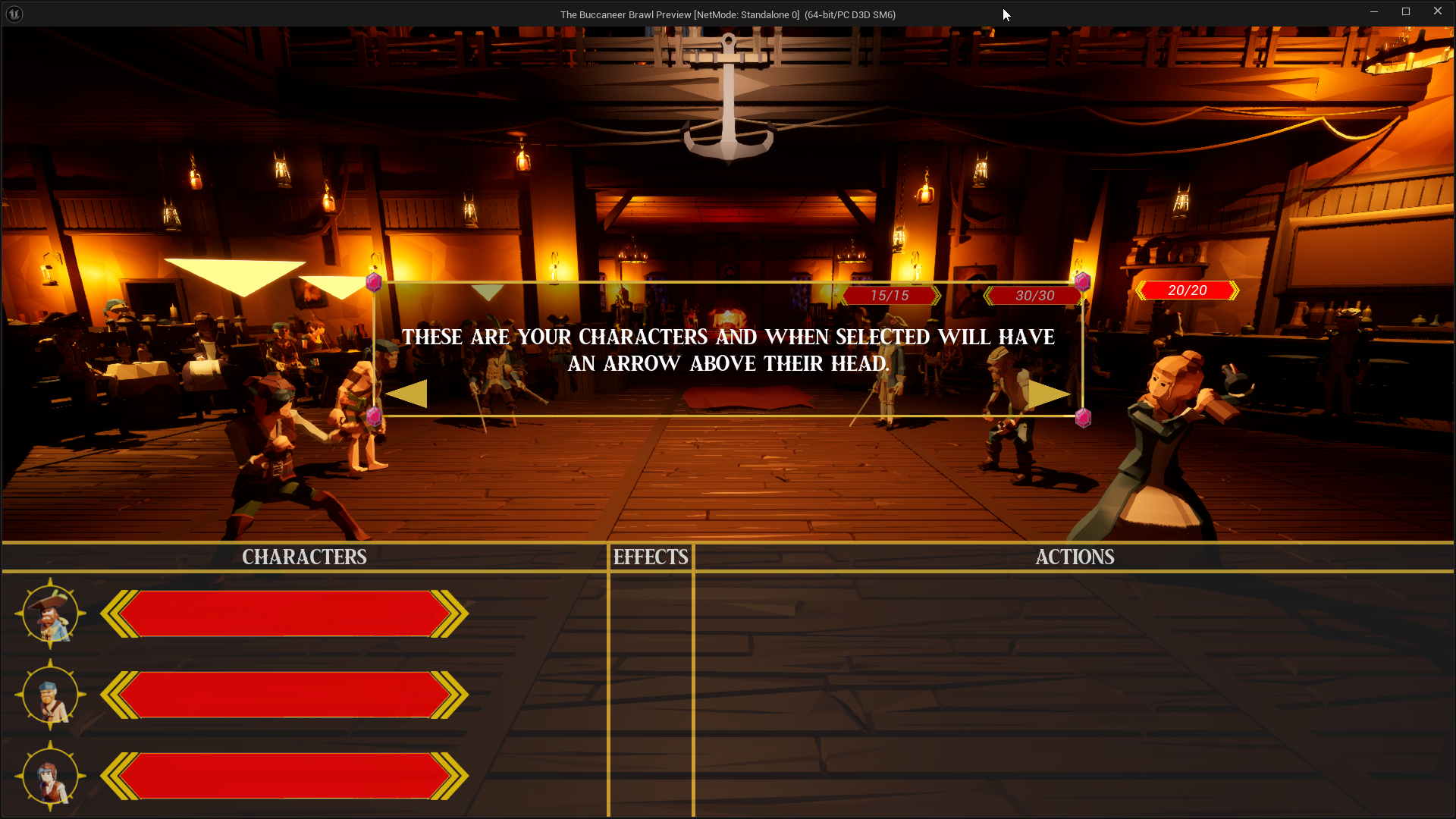Select the bearded captain with tricorn hat portrait

(50, 613)
